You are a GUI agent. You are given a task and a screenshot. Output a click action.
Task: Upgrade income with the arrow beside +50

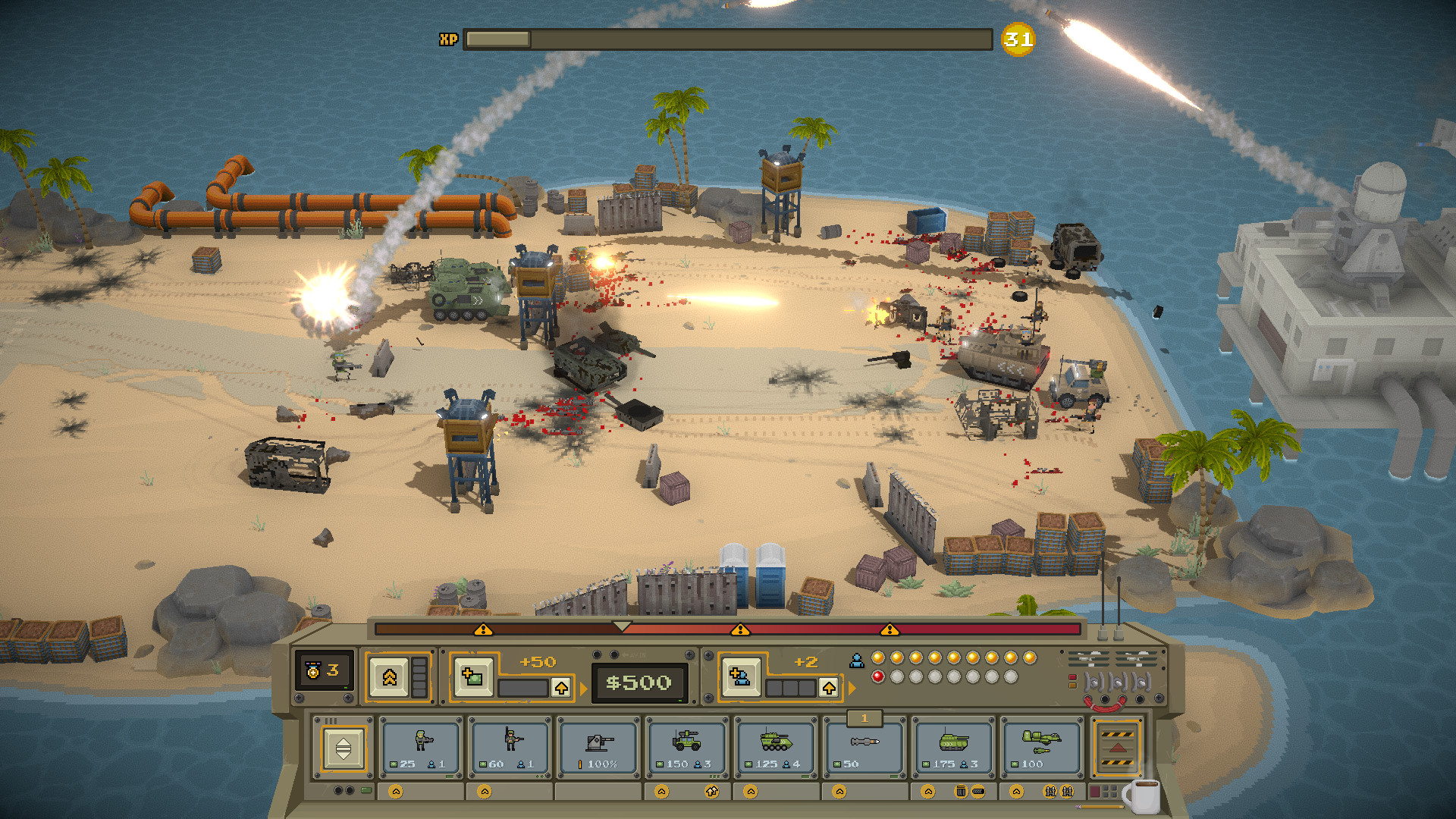click(x=561, y=688)
